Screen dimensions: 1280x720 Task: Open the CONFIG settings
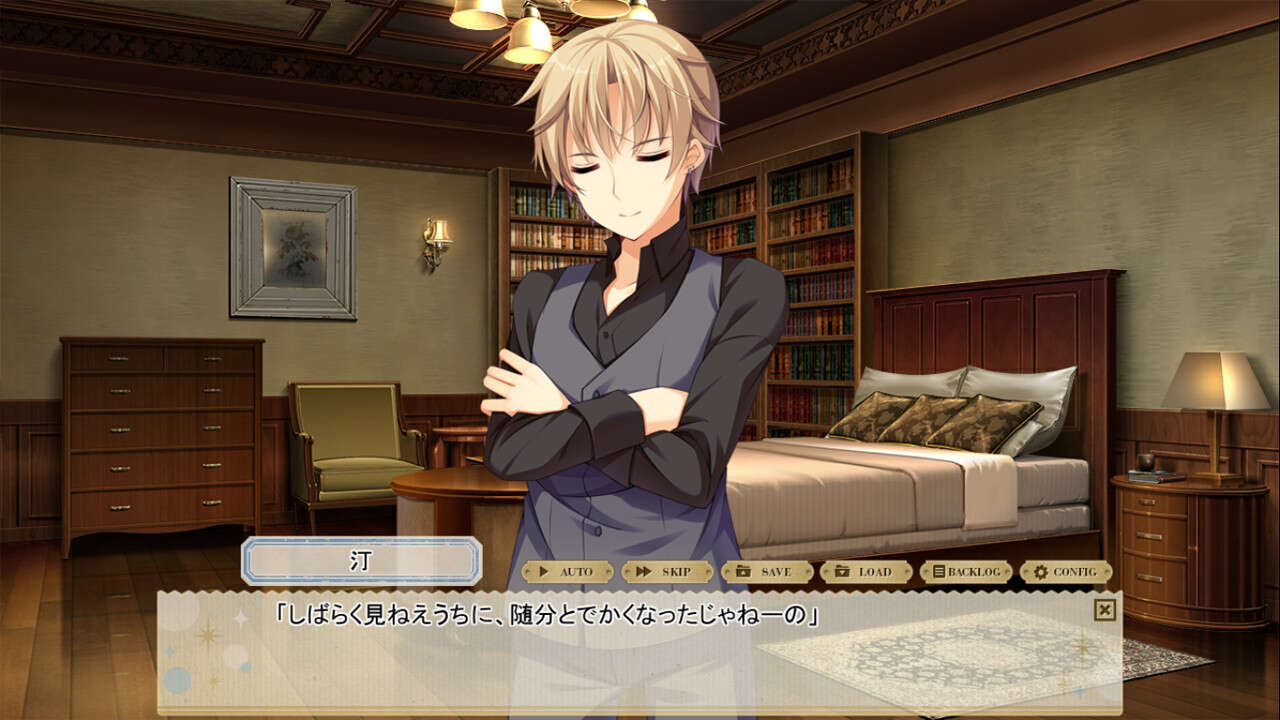(x=1066, y=572)
